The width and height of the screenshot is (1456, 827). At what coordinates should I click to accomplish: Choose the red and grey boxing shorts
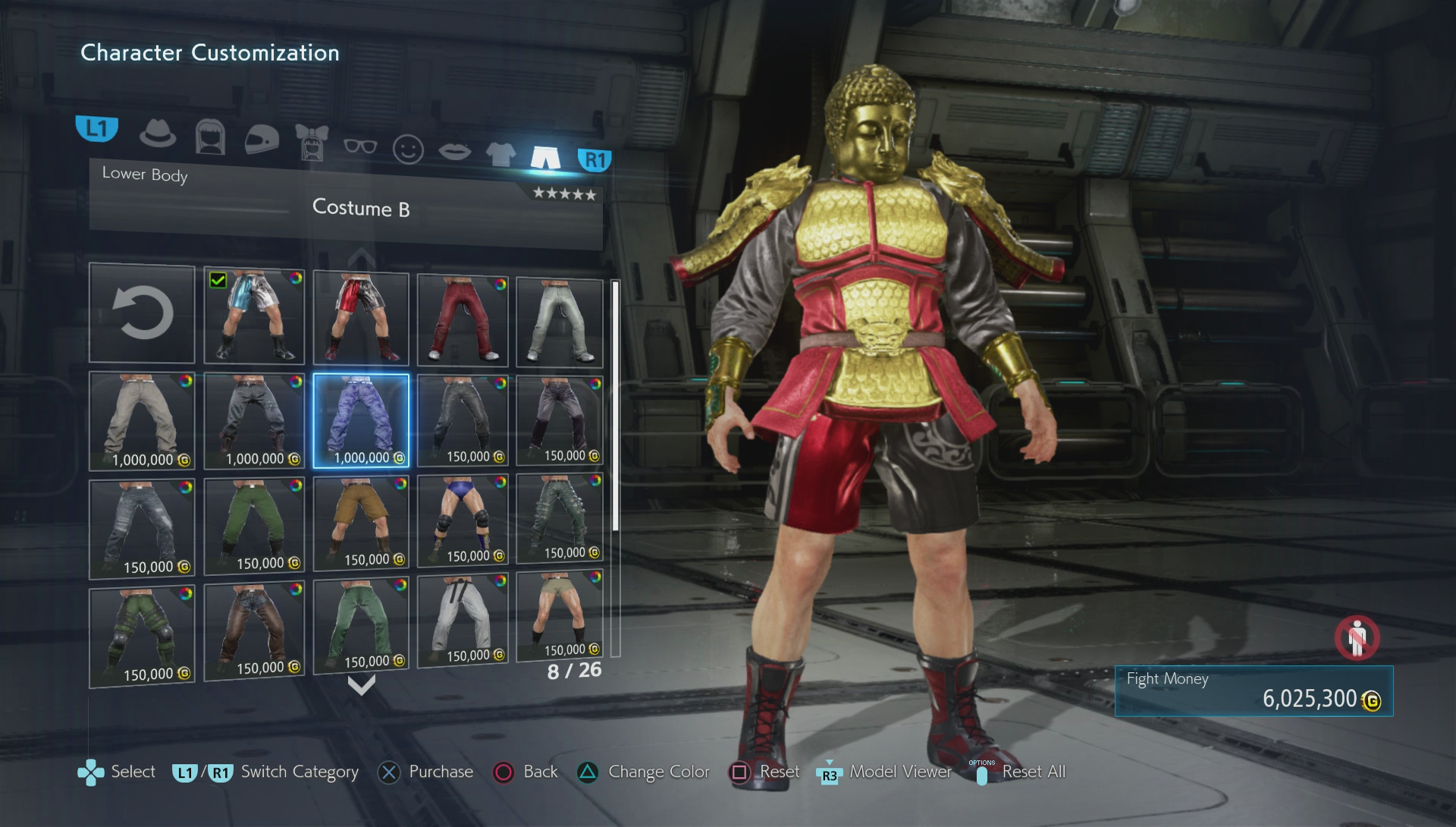tap(361, 319)
